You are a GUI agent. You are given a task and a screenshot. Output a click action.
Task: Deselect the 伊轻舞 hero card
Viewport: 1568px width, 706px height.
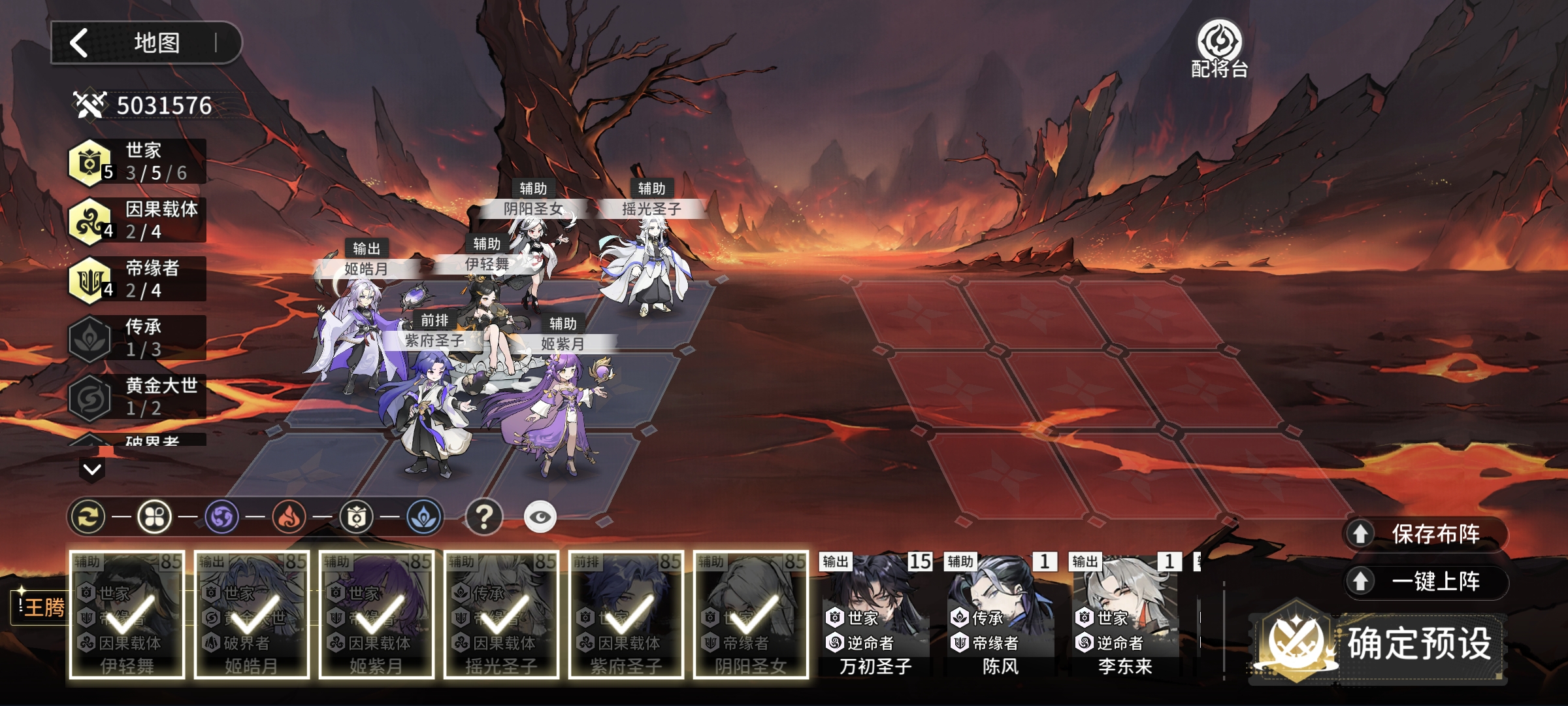[127, 614]
